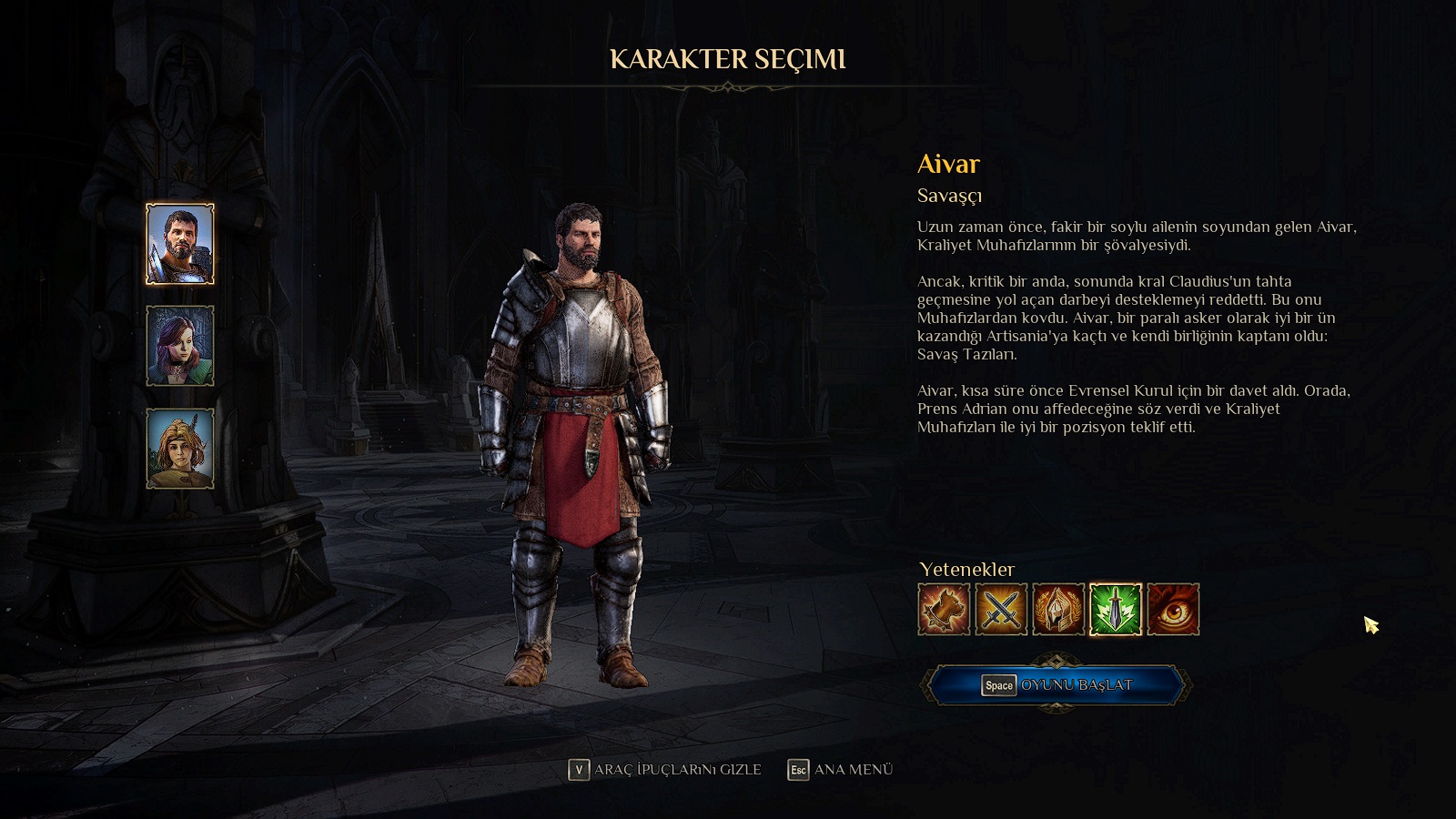Select the bearded warrior Aivar portrait
1456x819 pixels.
180,244
